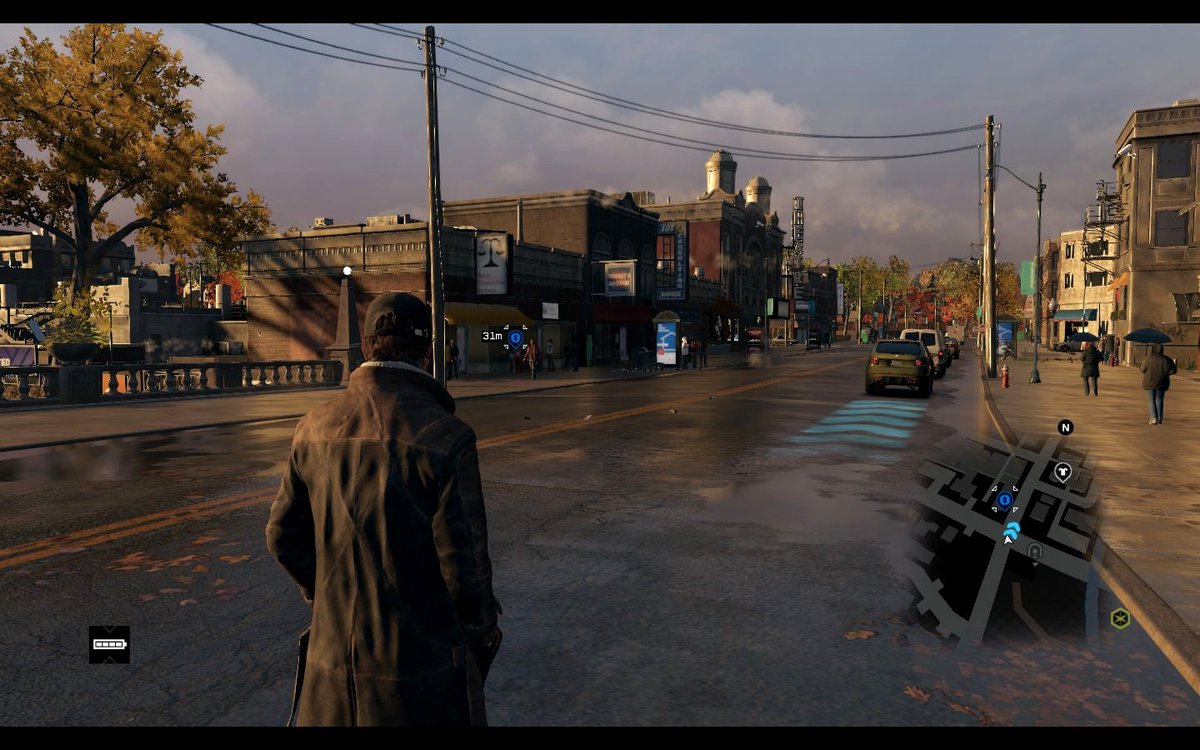
Task: Click the blue dollar waypoint marked 31m
Action: (516, 338)
